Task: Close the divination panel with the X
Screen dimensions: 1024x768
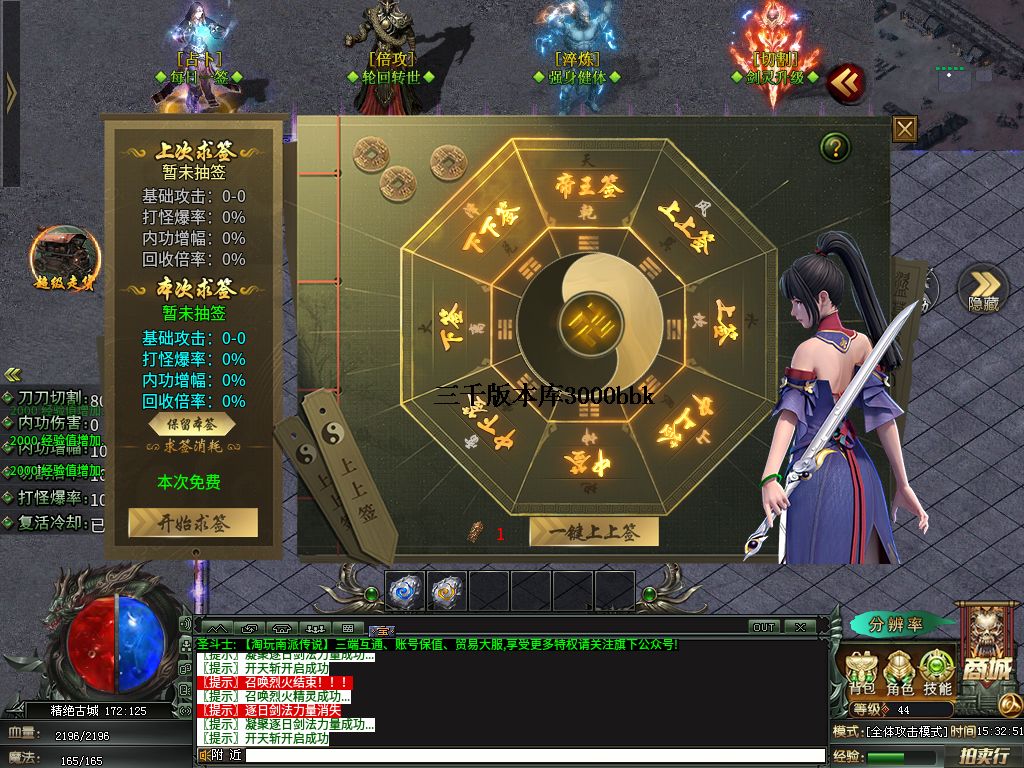Action: 904,129
